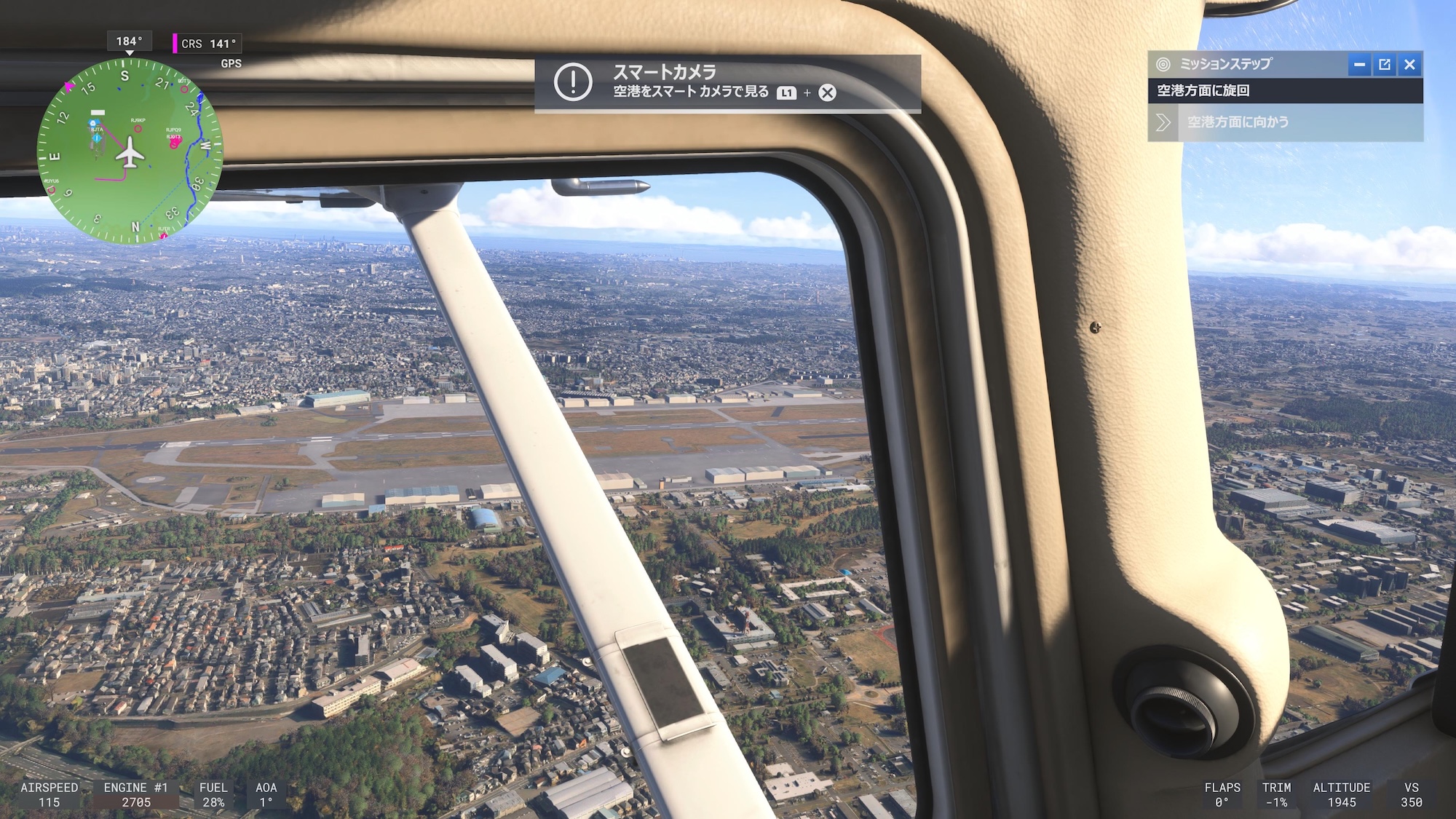
Task: Click the mission steps bullseye icon
Action: tap(1163, 64)
